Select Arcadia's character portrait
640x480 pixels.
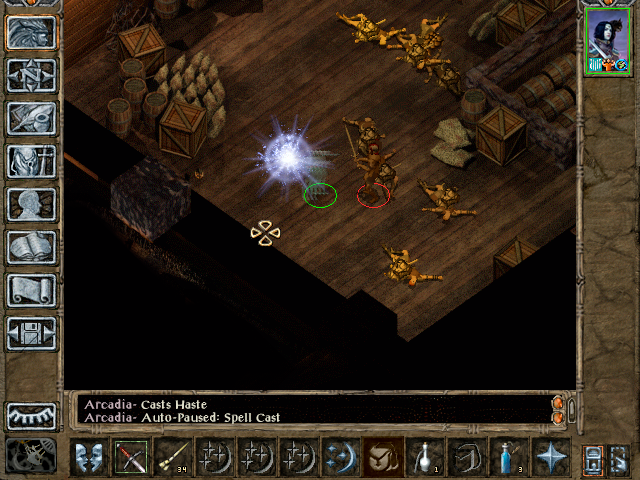[608, 45]
